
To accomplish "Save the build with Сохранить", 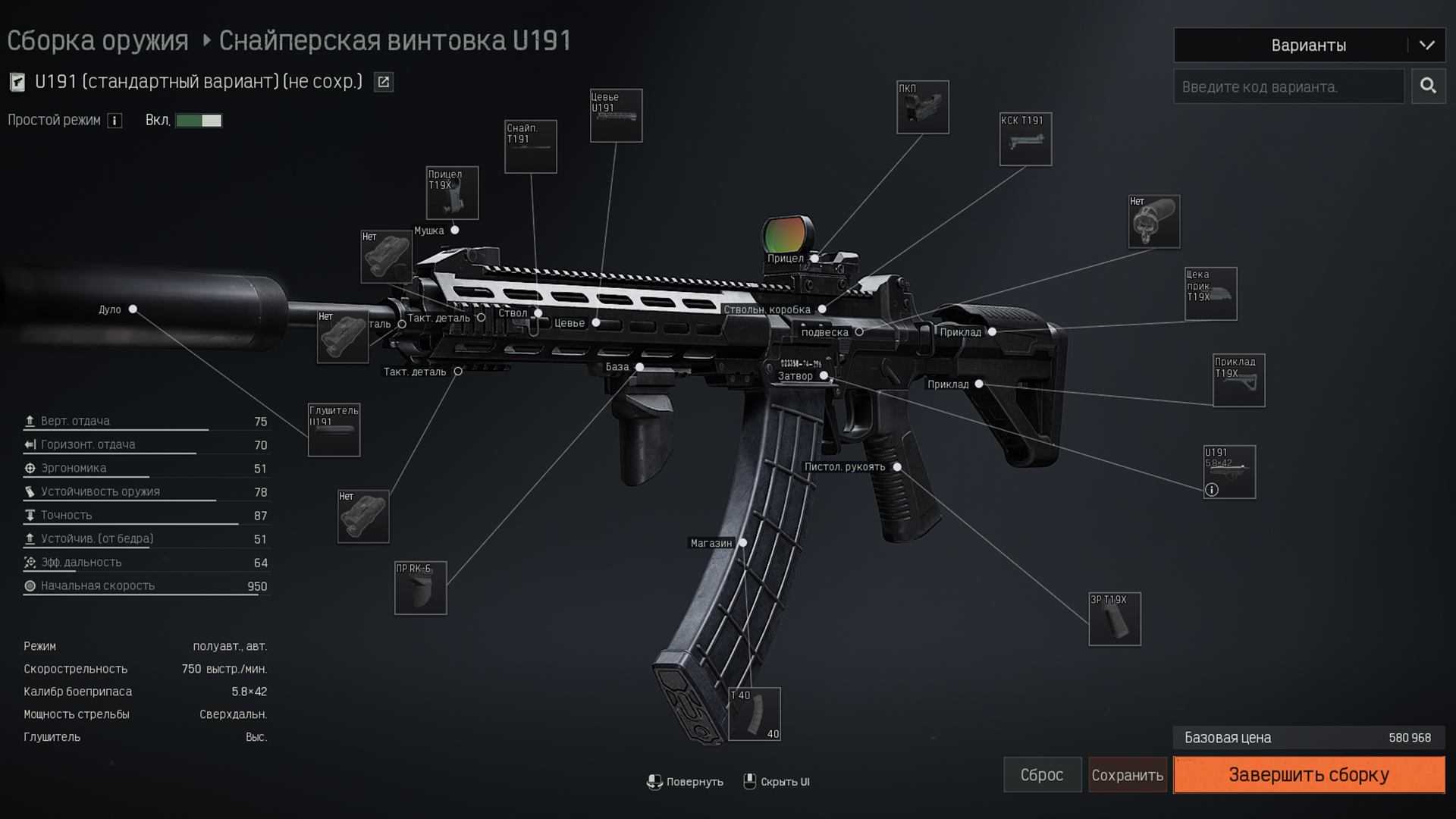I will point(1127,775).
